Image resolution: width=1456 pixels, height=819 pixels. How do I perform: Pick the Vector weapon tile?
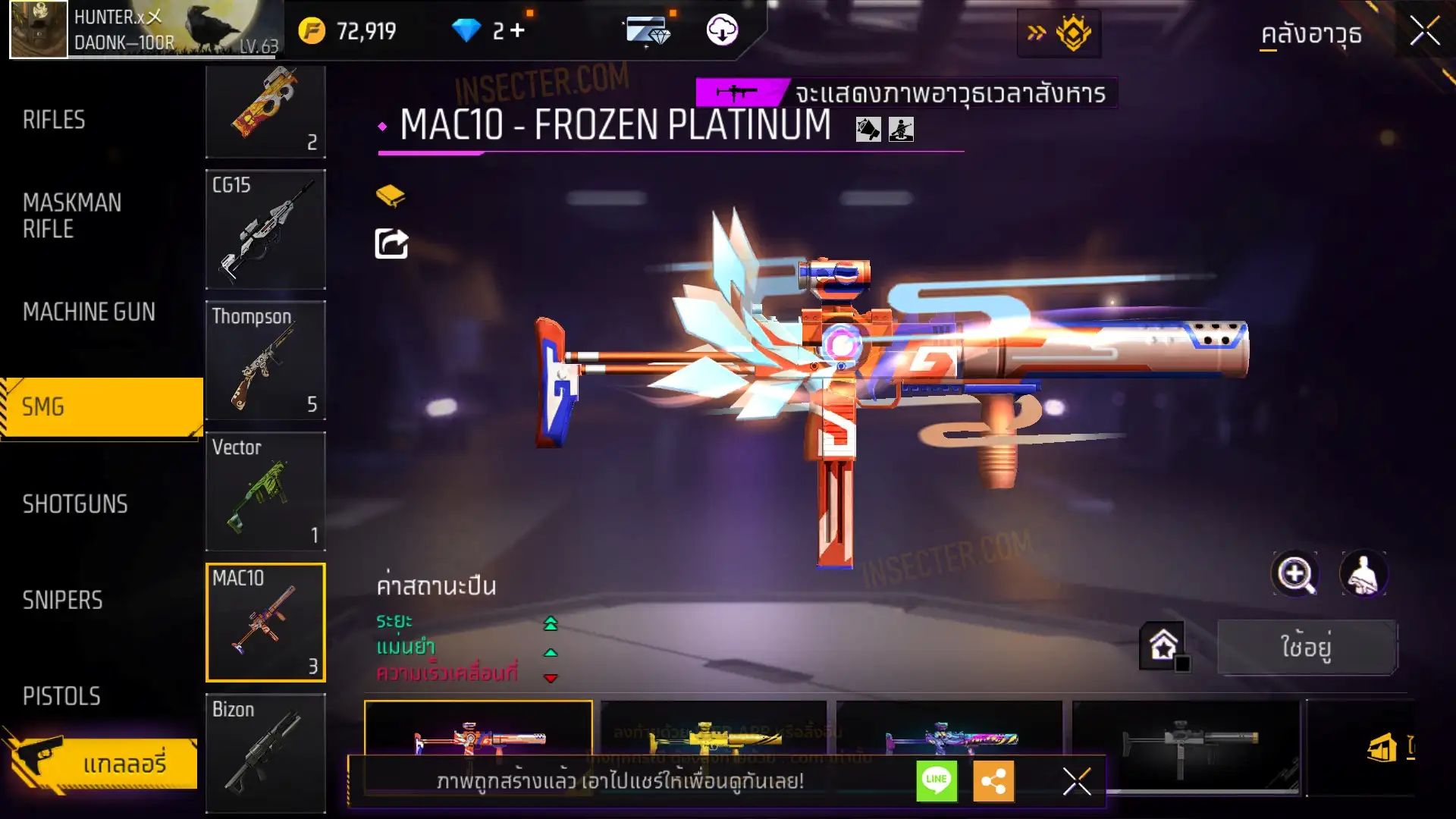(265, 491)
